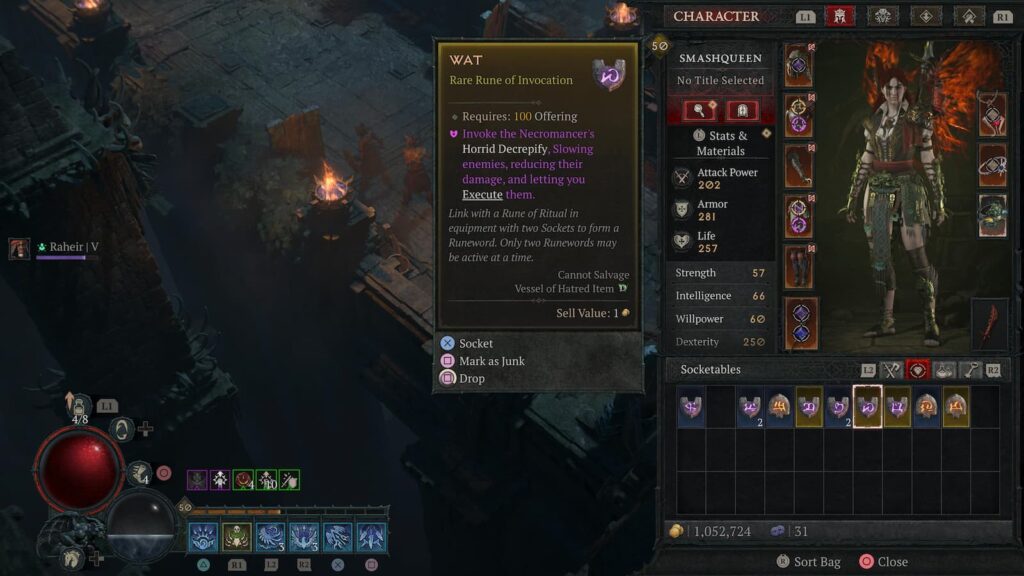
Task: Select the active Socketables bag tab
Action: (x=917, y=370)
